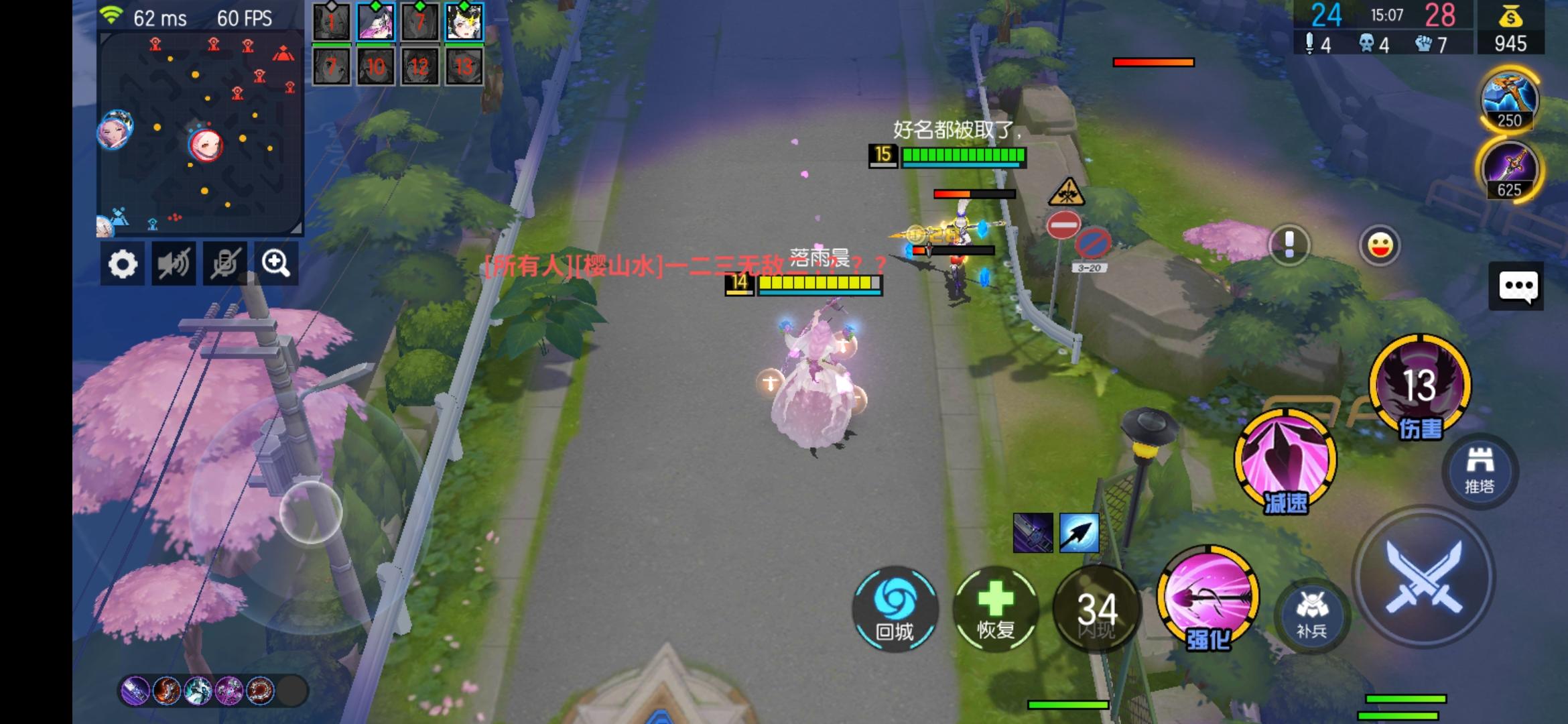Trigger the exclamation mark danger ping
This screenshot has height=724, width=1568.
point(1288,245)
